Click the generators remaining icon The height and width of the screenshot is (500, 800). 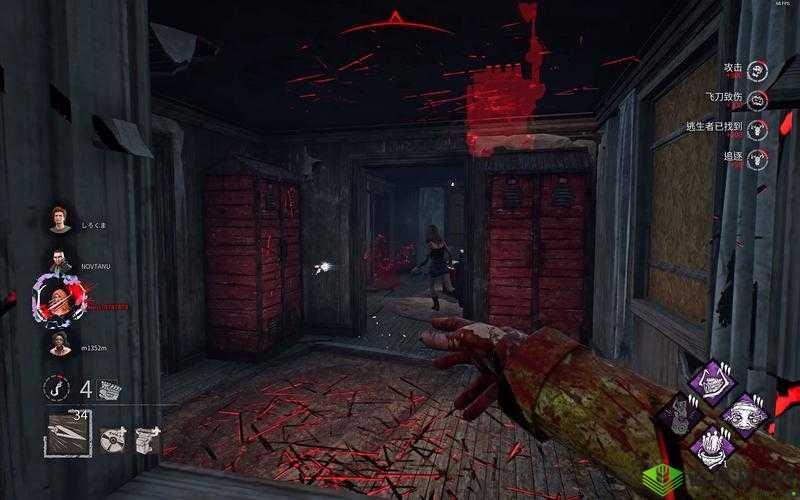(109, 389)
